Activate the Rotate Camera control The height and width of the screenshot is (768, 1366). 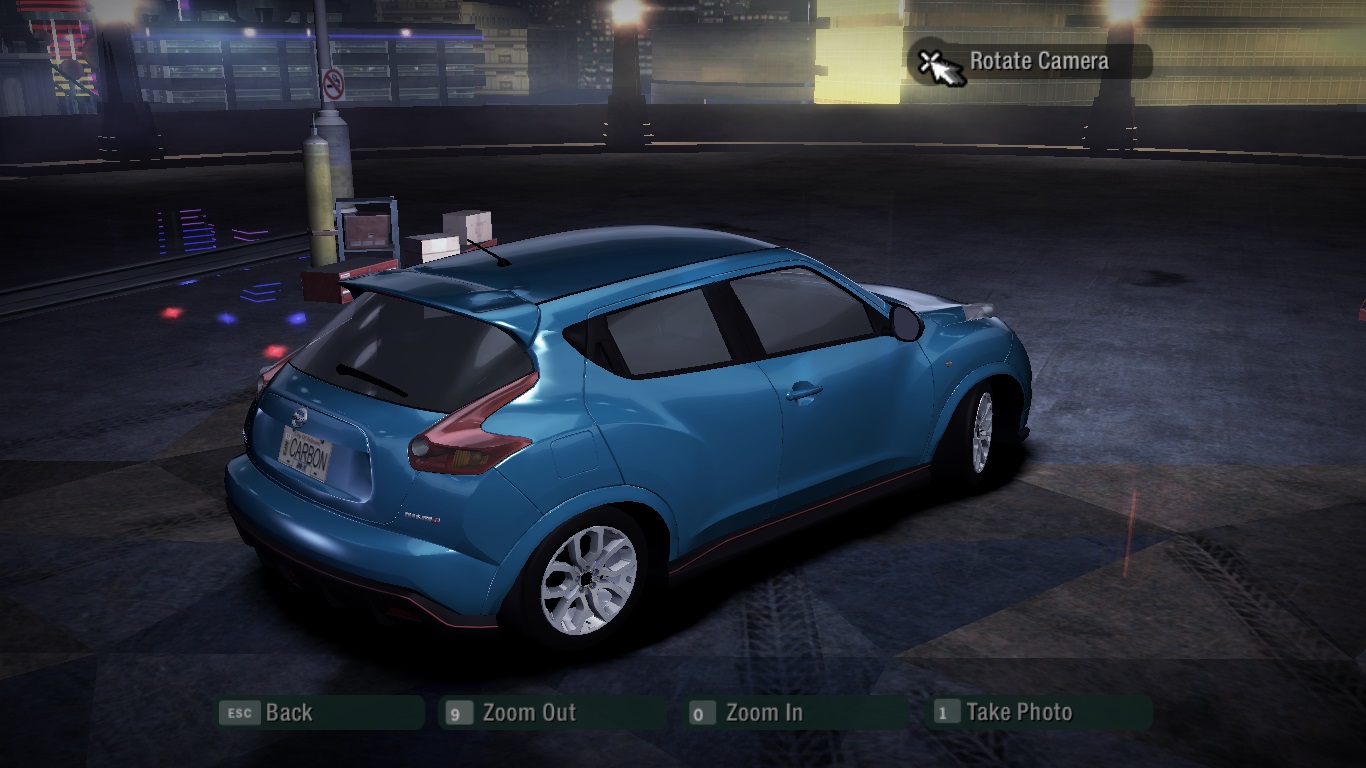point(1032,62)
